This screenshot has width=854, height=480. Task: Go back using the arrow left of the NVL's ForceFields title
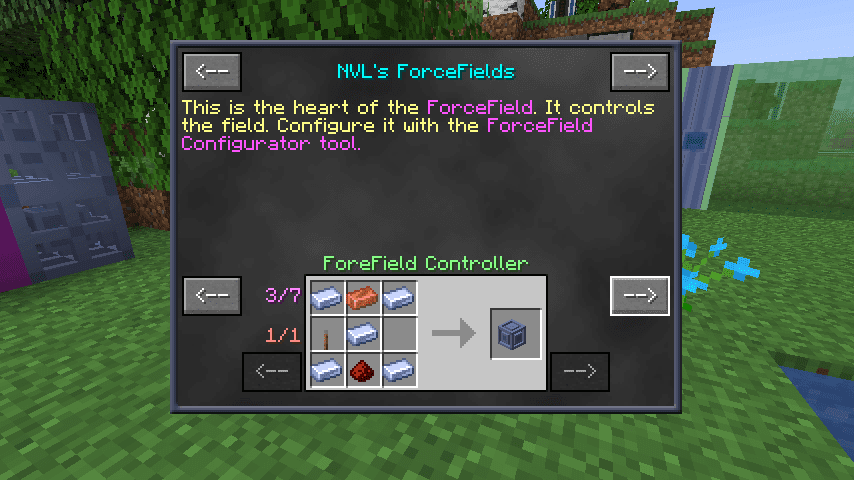pyautogui.click(x=212, y=71)
